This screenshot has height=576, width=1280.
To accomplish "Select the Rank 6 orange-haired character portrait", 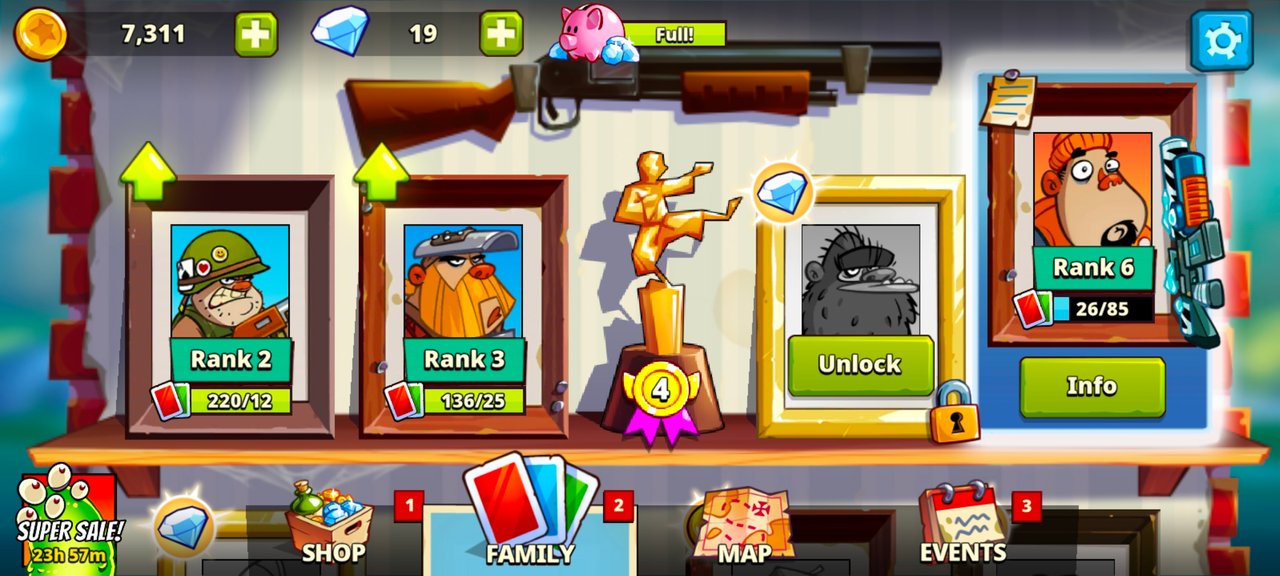I will (1092, 190).
